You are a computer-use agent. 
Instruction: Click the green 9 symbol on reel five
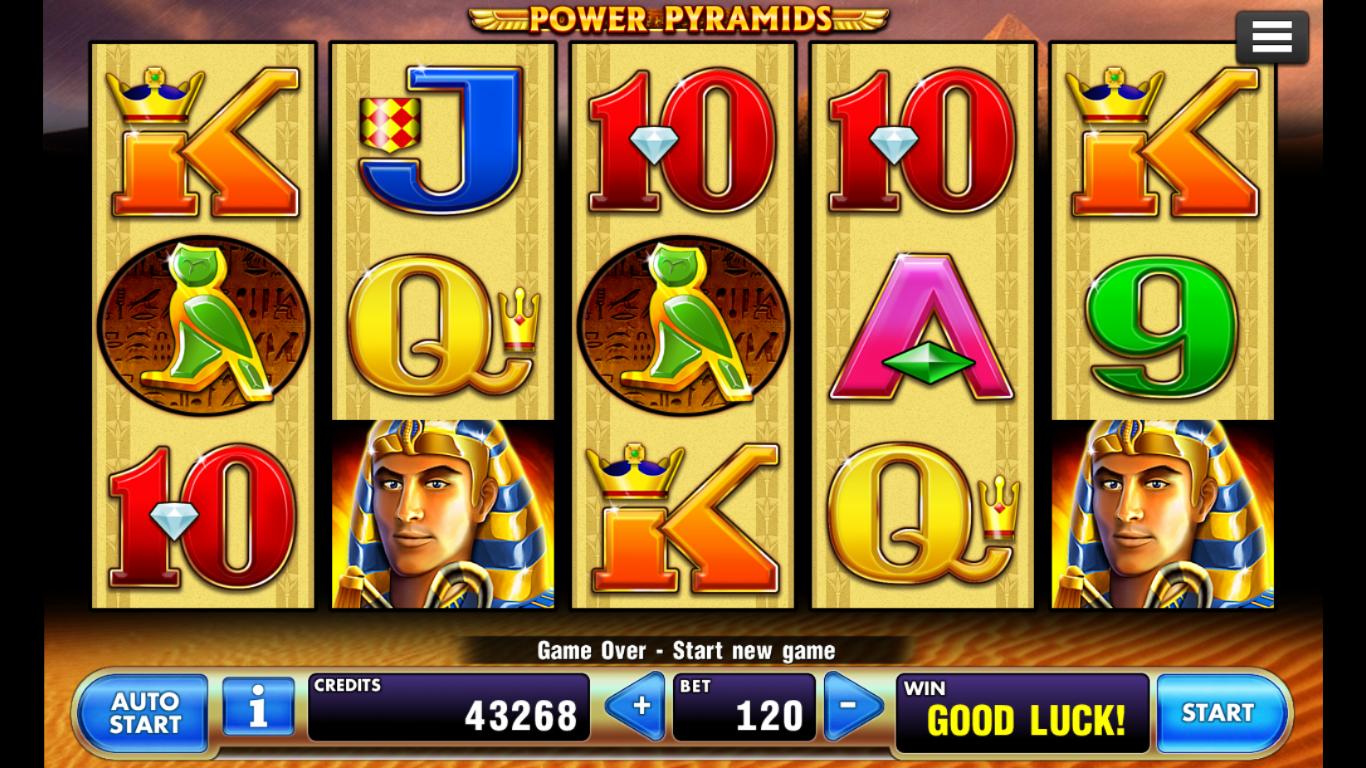pos(1162,325)
